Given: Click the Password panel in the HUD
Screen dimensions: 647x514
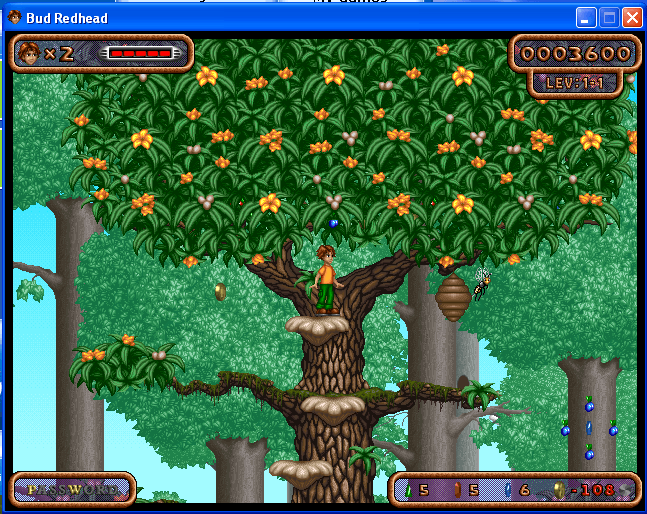Looking at the screenshot, I should tap(72, 489).
